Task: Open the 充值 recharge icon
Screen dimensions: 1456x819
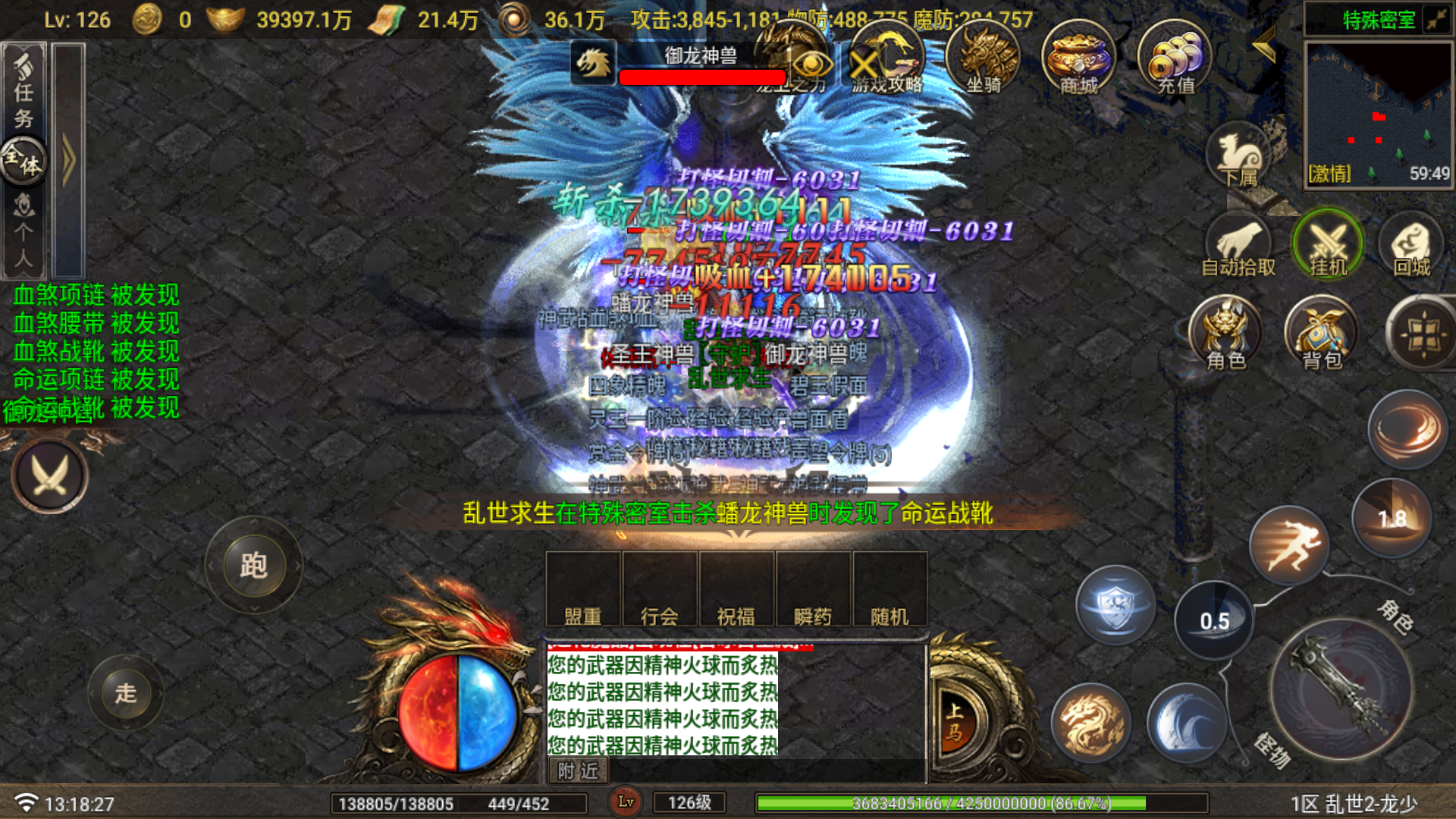Action: (1174, 61)
